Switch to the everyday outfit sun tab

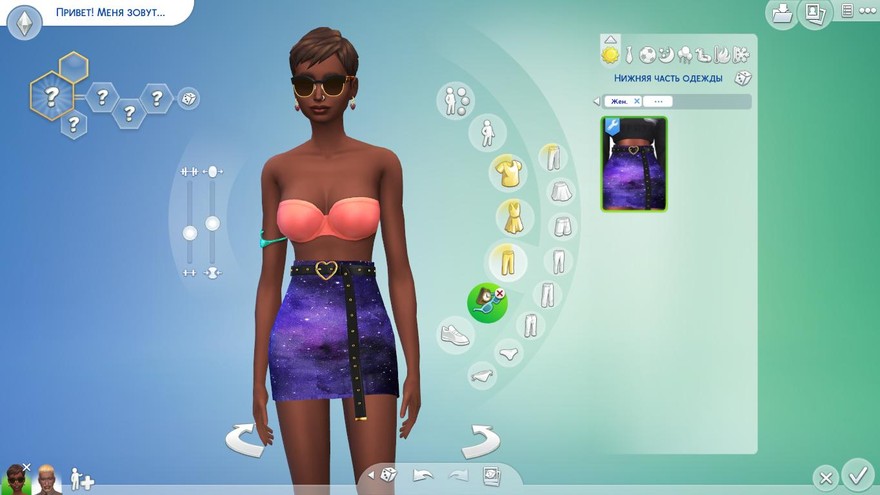[x=609, y=52]
